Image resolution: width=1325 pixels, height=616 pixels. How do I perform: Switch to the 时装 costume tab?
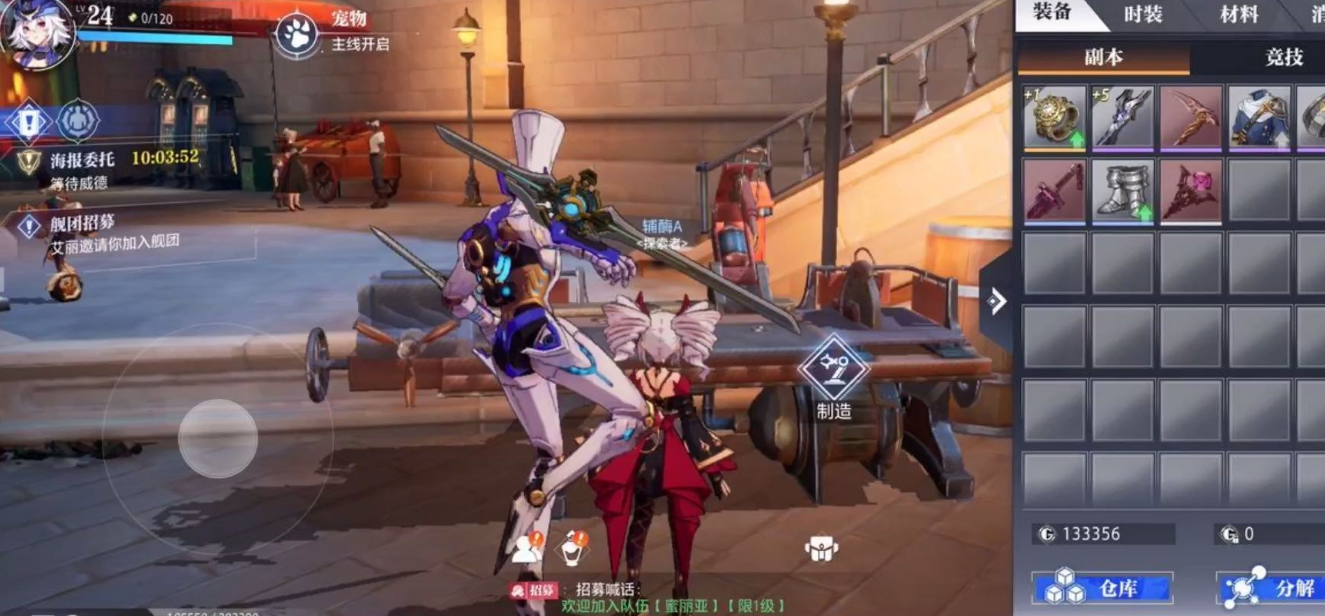pyautogui.click(x=1143, y=14)
